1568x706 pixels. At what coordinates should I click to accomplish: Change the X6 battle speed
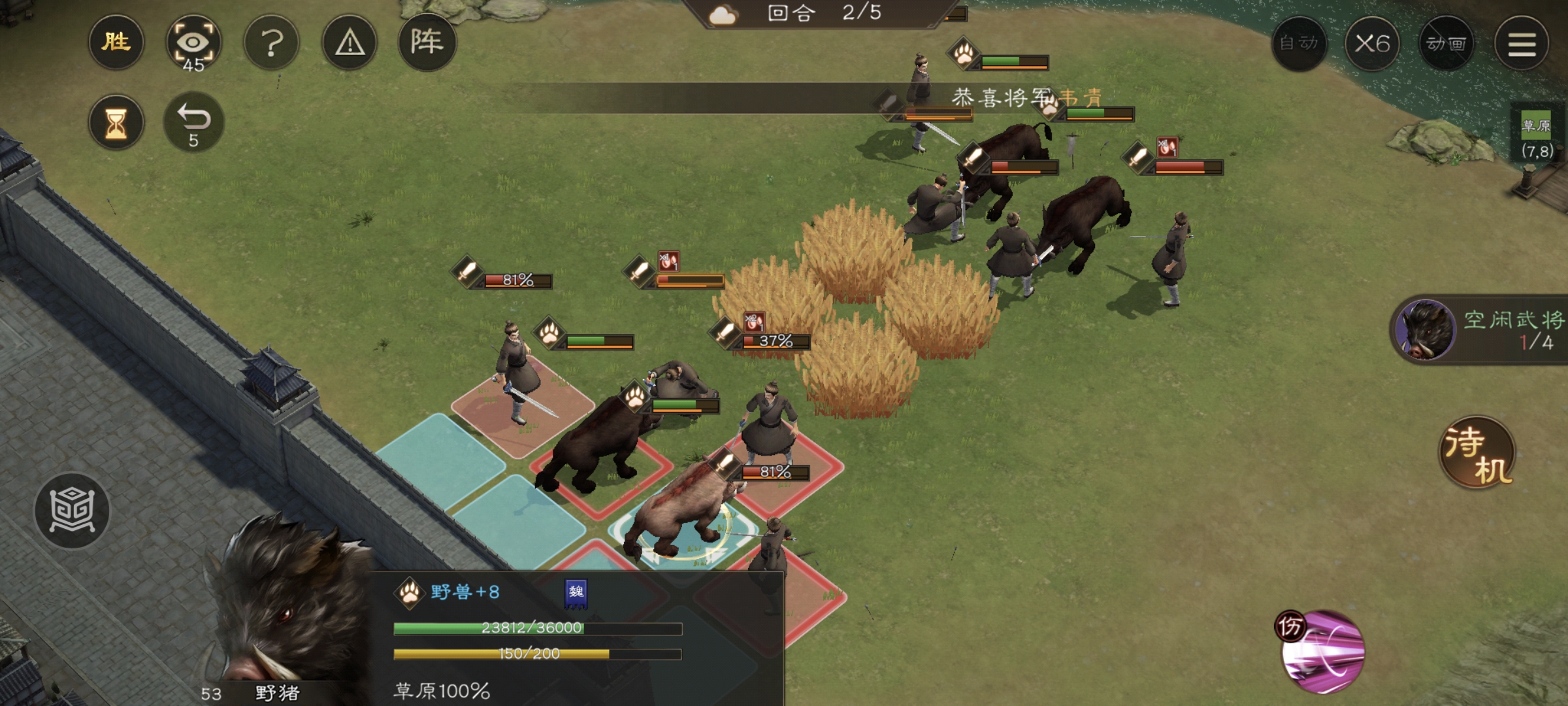(x=1372, y=44)
